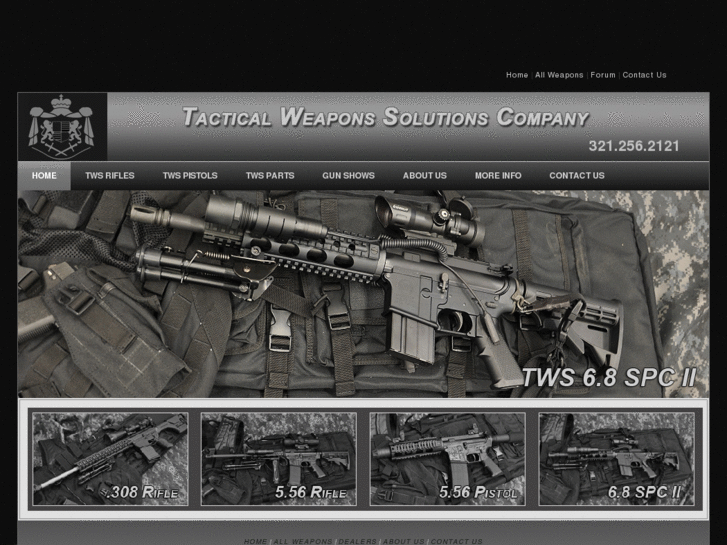Click the All Weapons link in the header
Screen dimensions: 727x545
(559, 75)
